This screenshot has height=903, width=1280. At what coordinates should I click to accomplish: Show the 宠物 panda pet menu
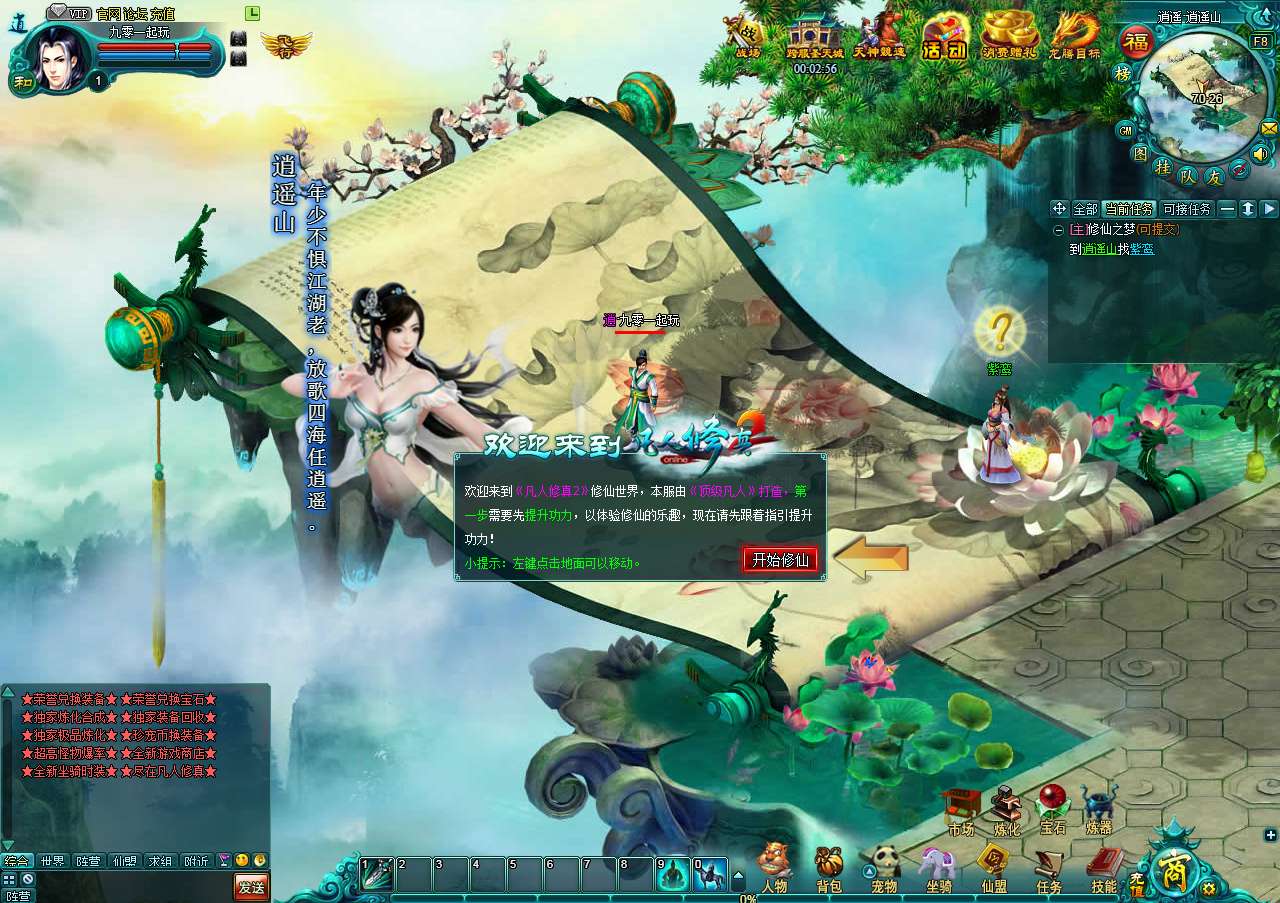pos(884,868)
